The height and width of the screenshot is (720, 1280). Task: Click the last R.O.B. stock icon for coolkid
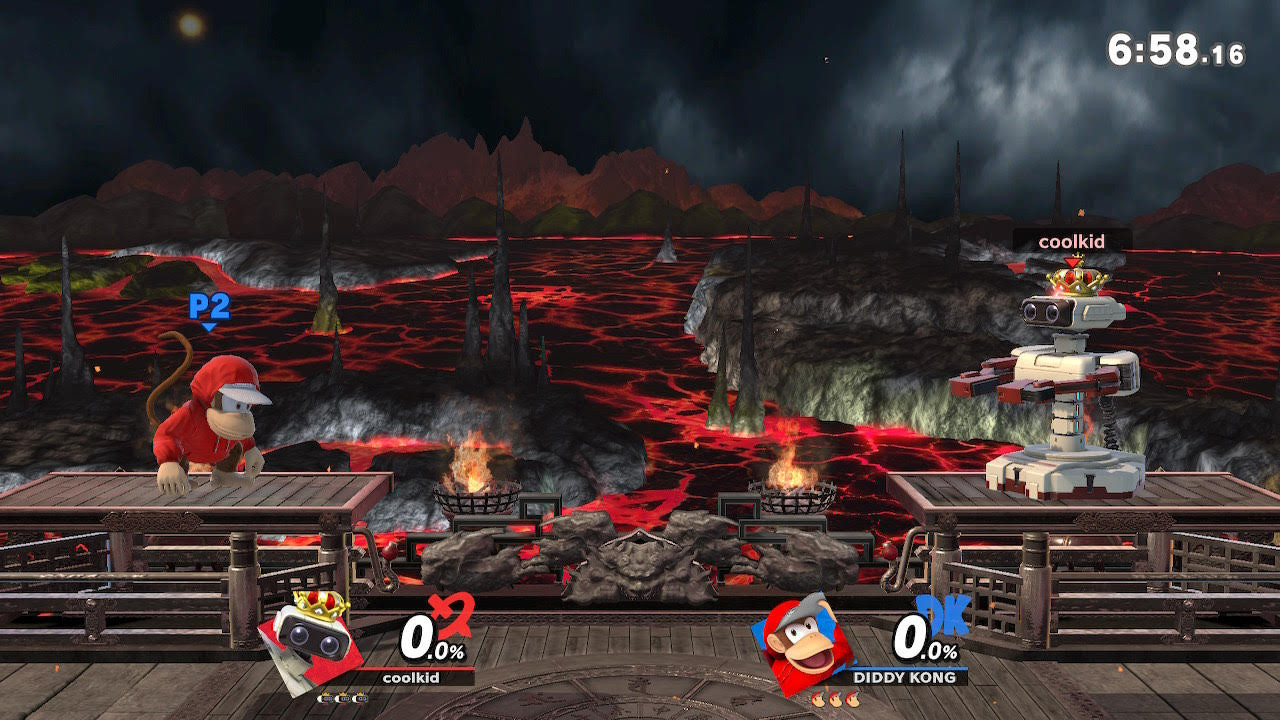(359, 697)
